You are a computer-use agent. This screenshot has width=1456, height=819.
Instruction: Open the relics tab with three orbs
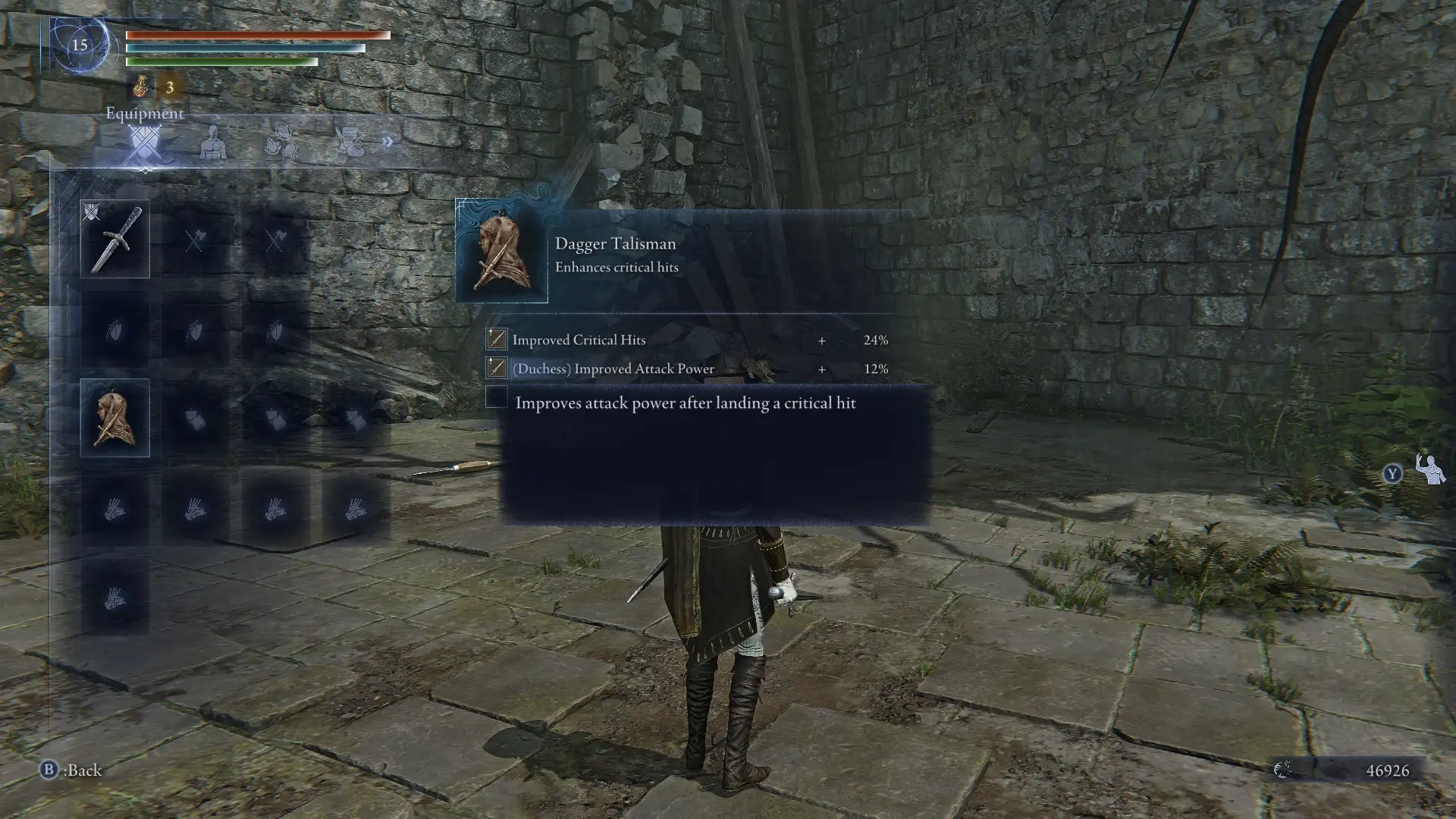pos(281,142)
